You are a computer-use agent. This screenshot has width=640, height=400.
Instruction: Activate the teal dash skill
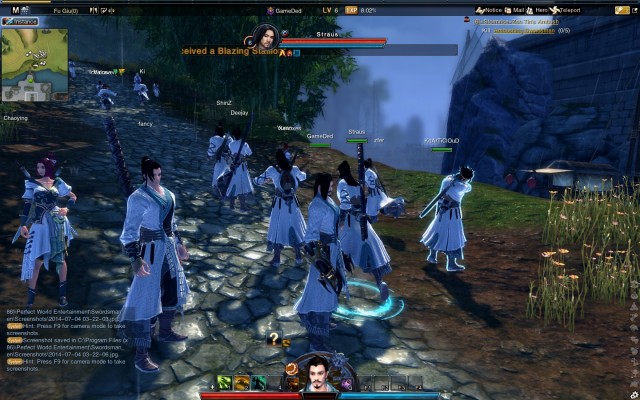click(259, 382)
